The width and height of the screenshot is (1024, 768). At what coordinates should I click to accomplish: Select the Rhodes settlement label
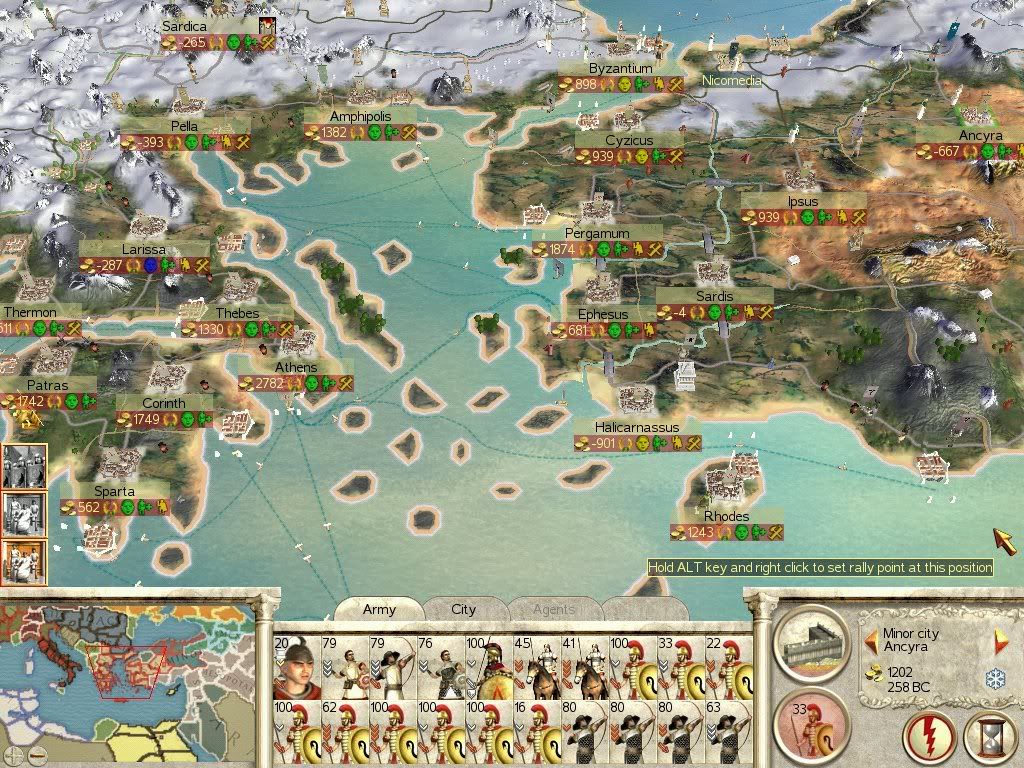[726, 517]
